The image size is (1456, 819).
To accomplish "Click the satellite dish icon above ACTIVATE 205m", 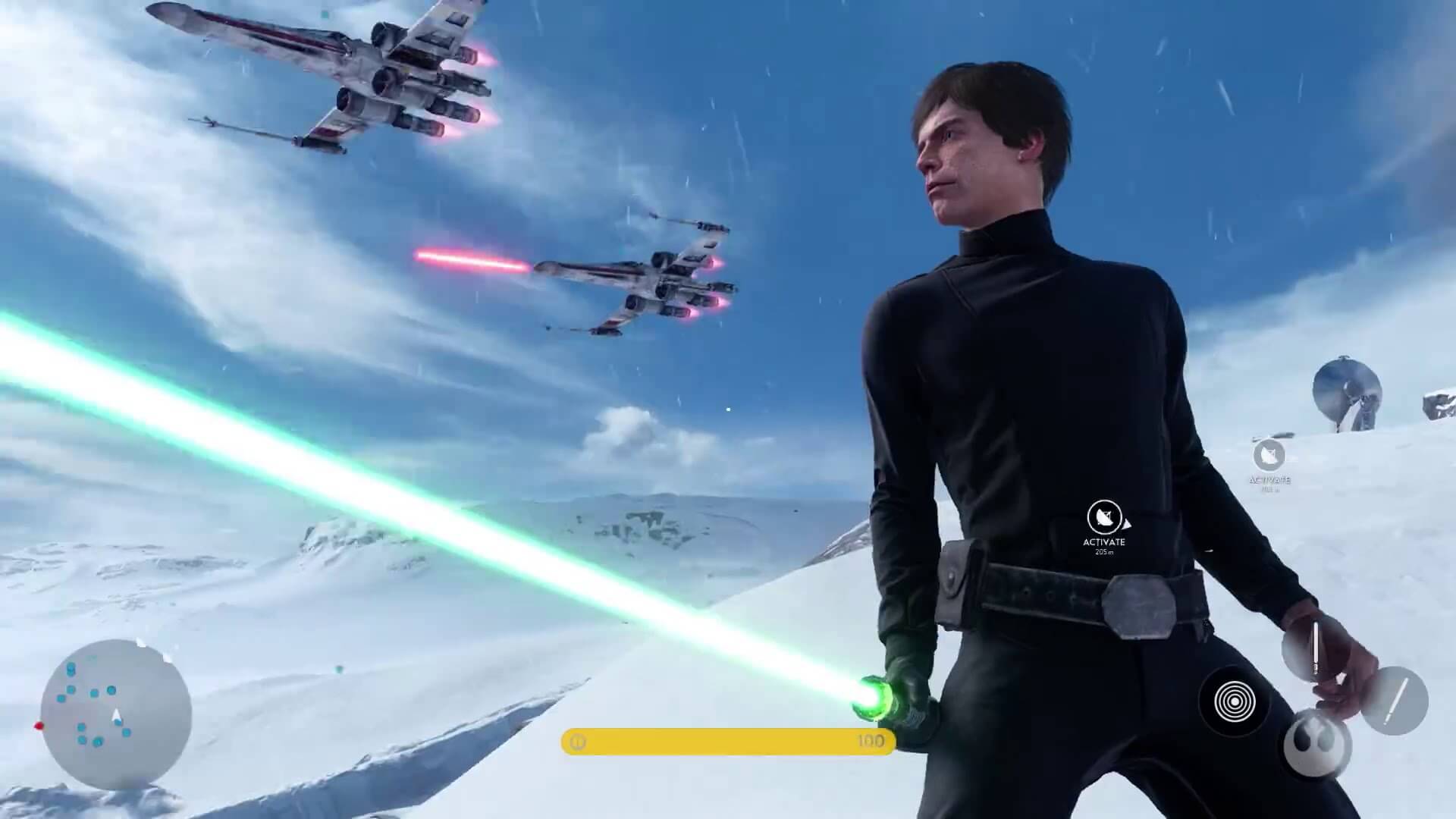I will click(x=1105, y=519).
